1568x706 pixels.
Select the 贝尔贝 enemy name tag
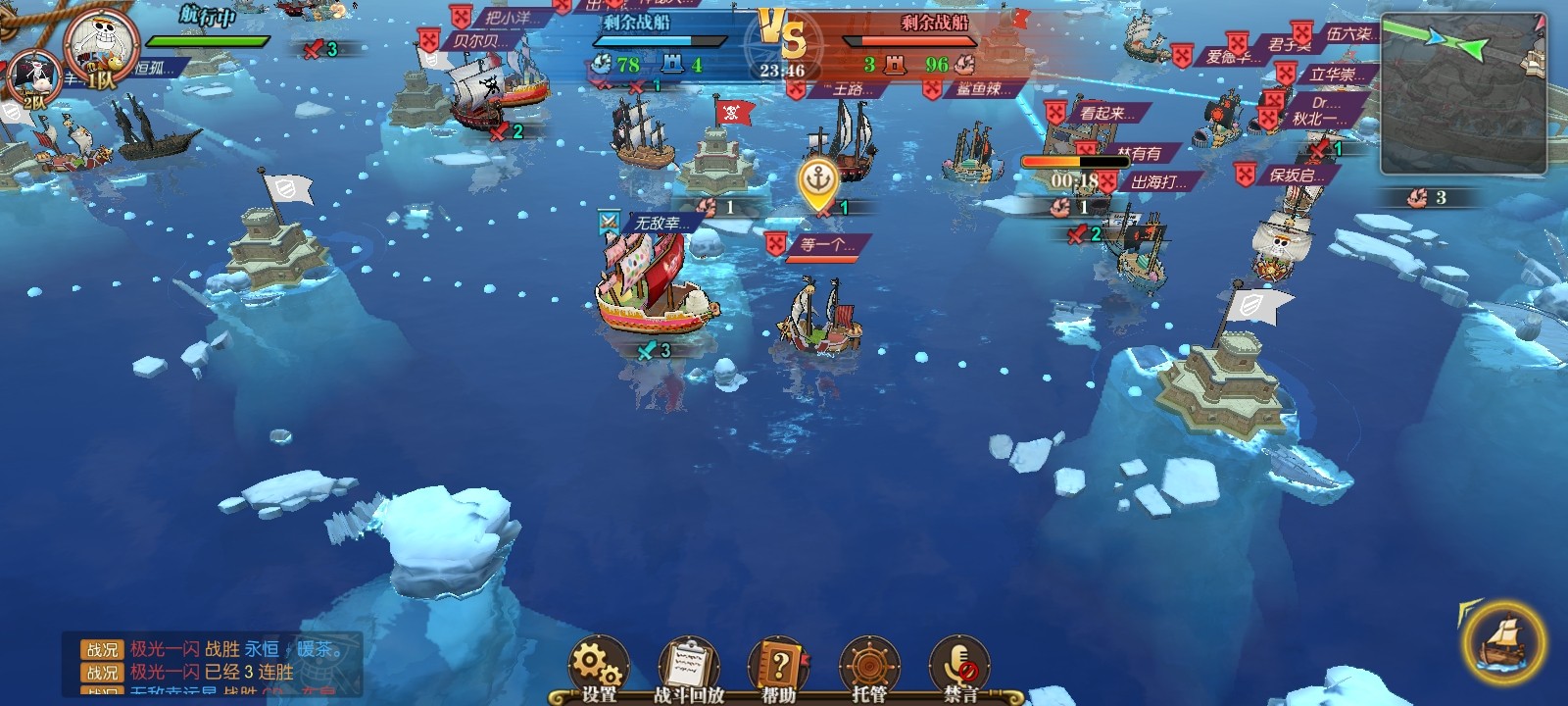[x=478, y=41]
